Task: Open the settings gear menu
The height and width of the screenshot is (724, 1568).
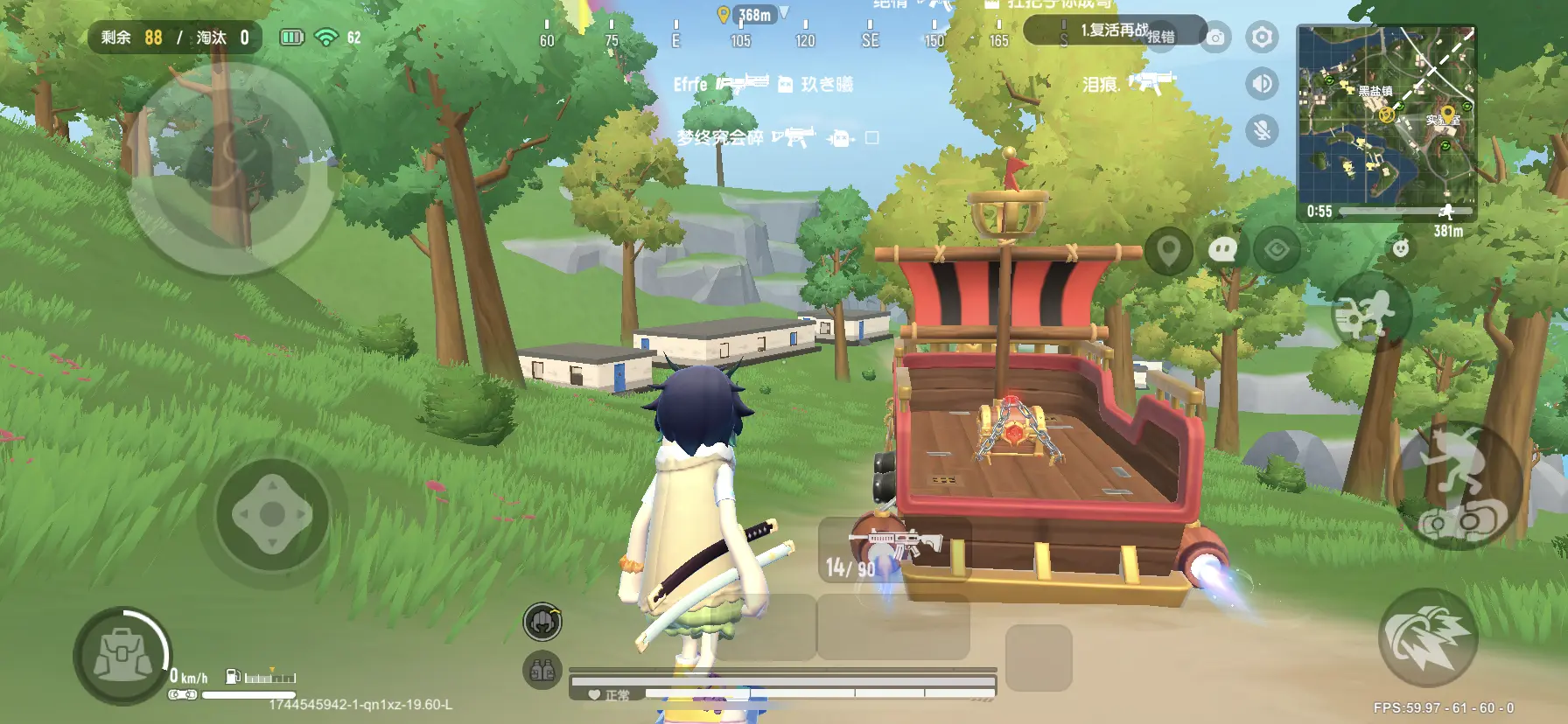Action: (1261, 38)
